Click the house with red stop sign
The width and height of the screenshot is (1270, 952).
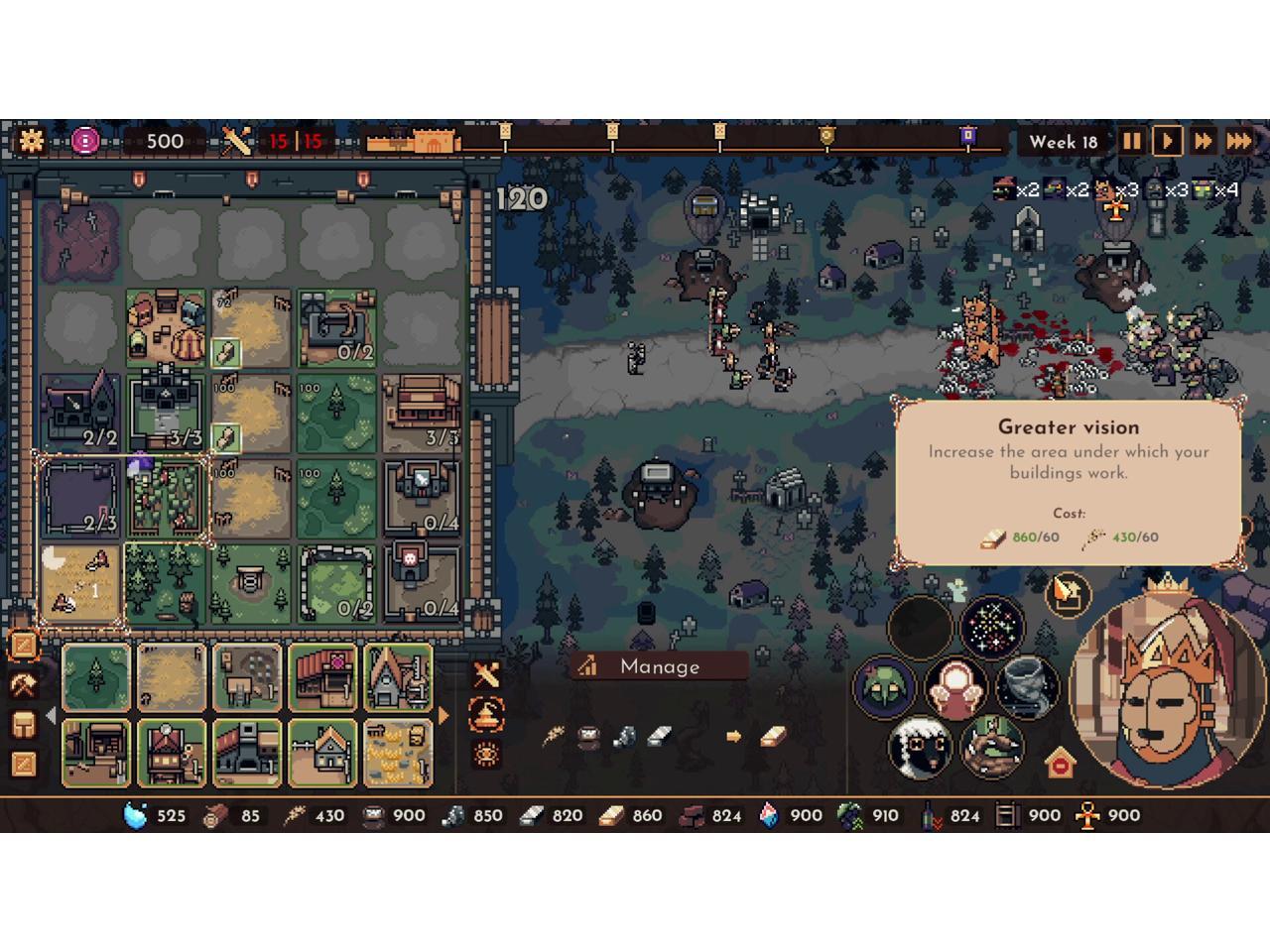[x=1060, y=764]
